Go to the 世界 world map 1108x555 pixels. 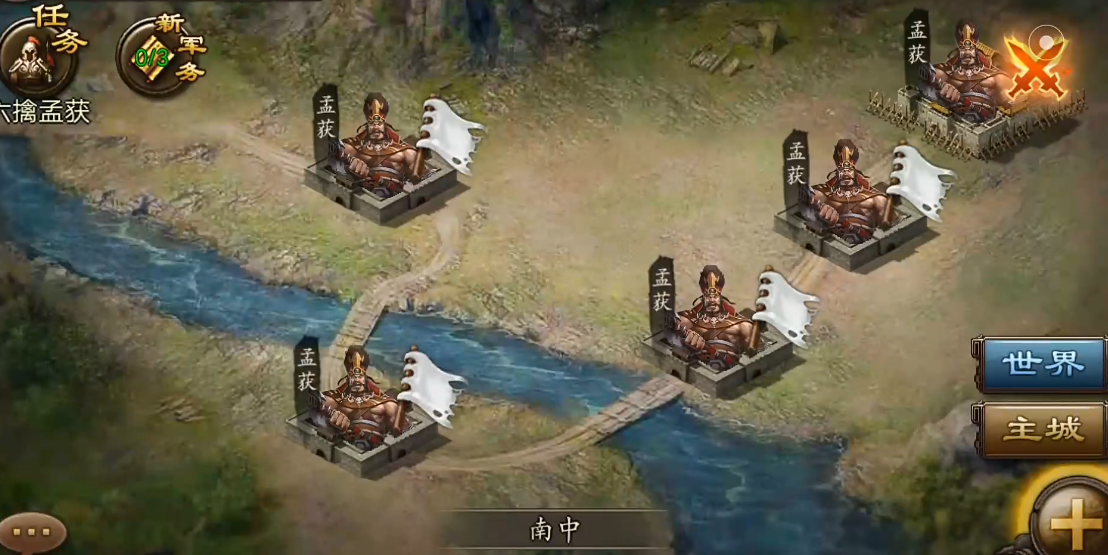click(x=1043, y=364)
